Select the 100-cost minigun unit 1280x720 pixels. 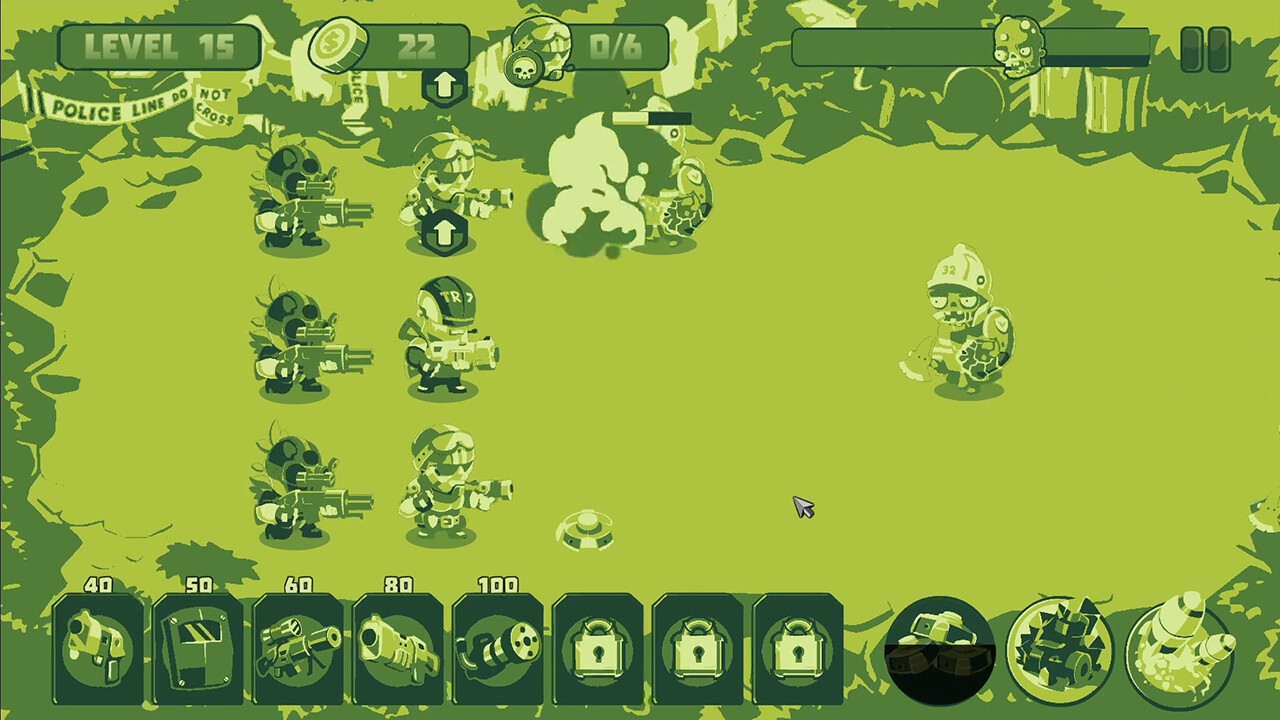pos(497,645)
